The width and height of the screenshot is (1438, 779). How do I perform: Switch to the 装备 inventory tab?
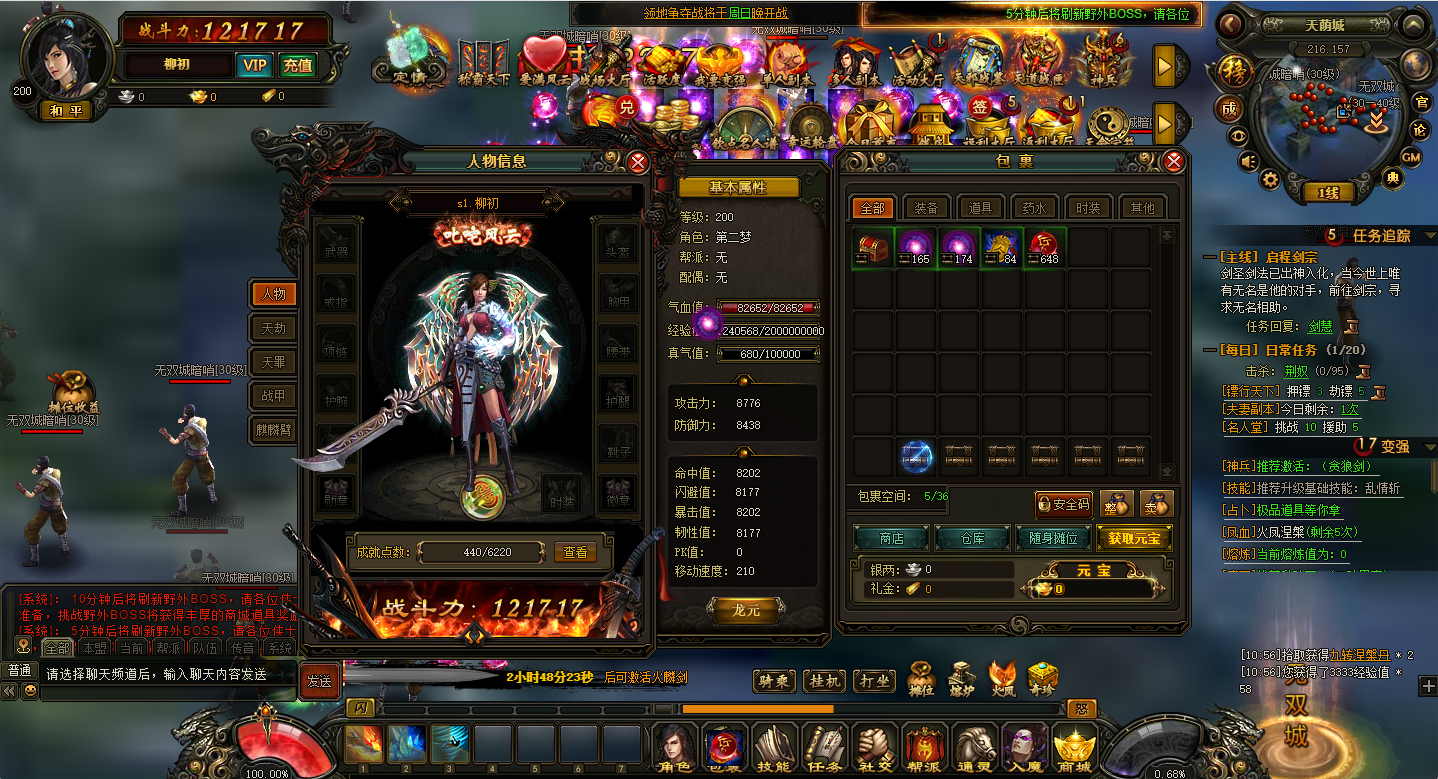tap(926, 208)
